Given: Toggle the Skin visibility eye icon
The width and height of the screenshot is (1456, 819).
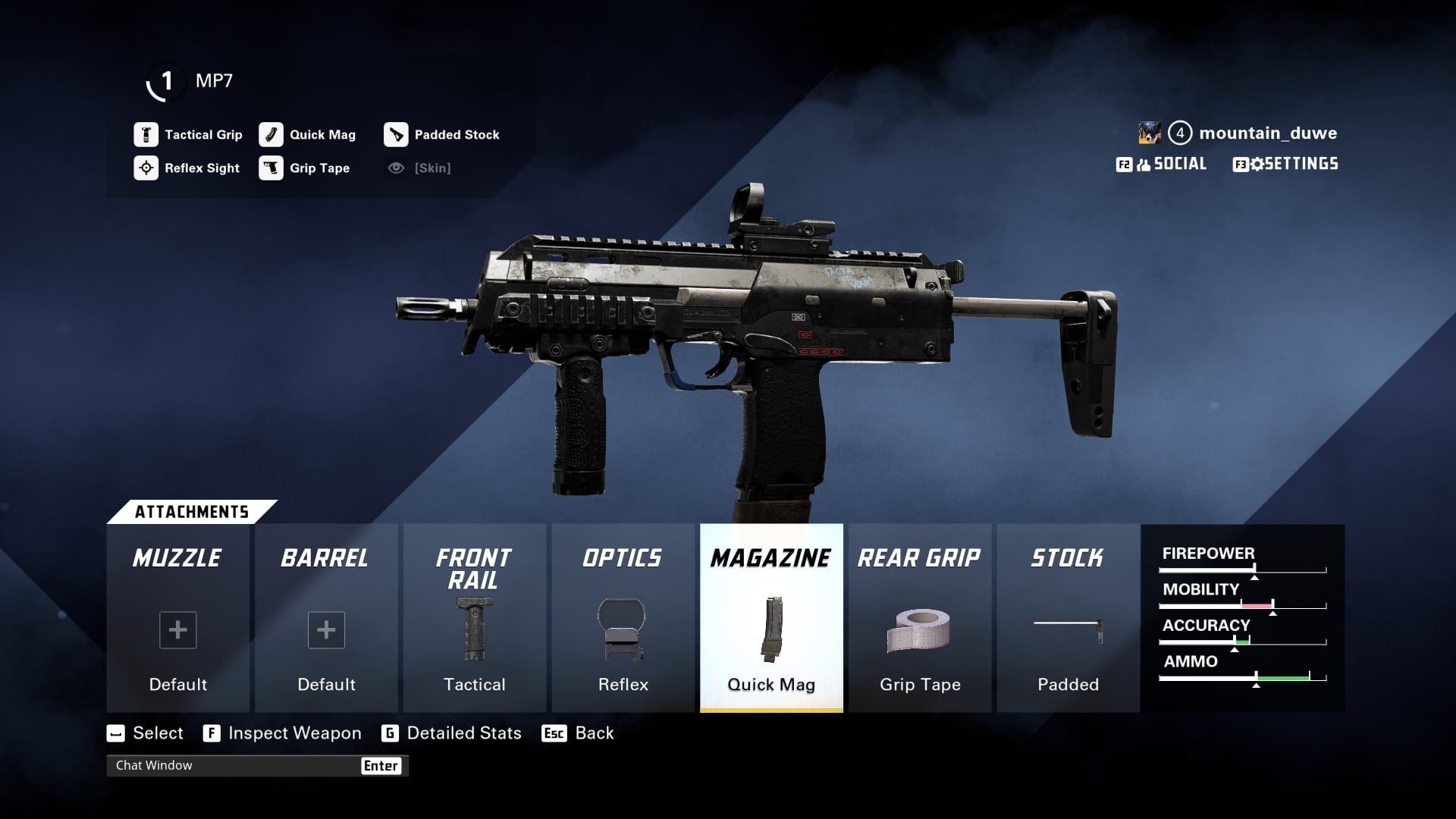Looking at the screenshot, I should 395,168.
